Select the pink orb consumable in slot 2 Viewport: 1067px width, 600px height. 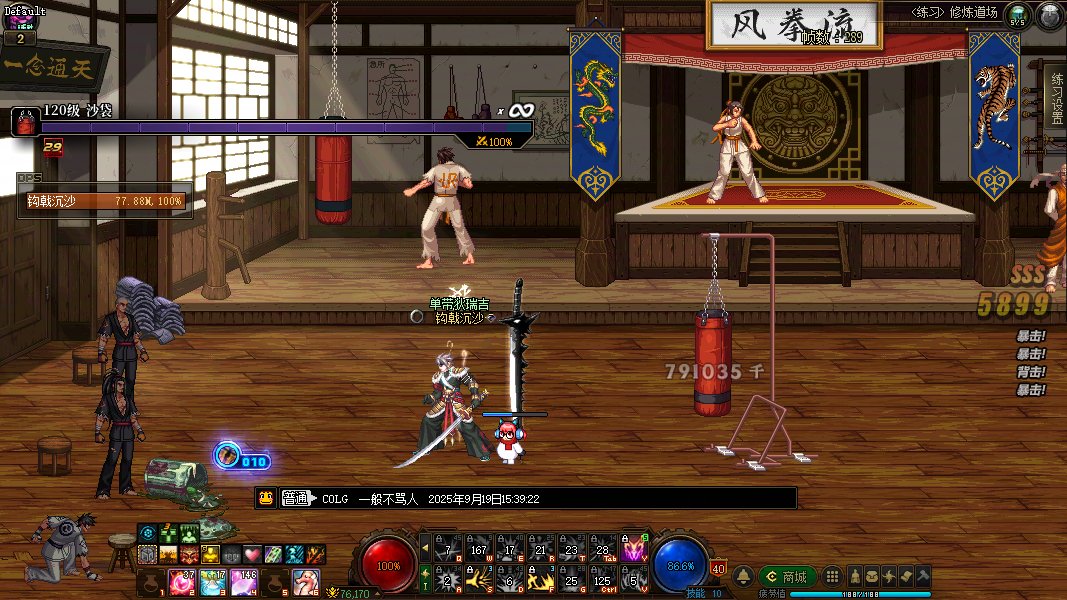pyautogui.click(x=181, y=581)
